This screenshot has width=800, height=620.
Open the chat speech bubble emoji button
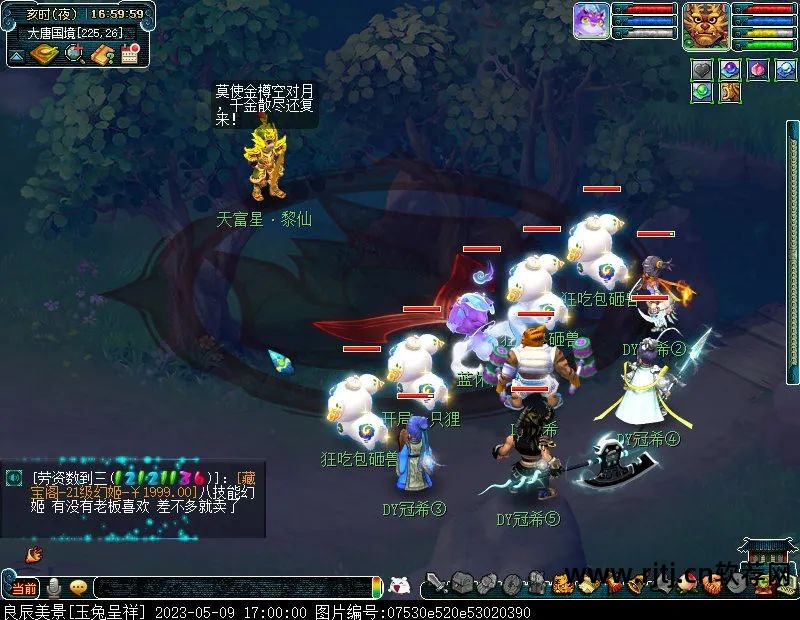(x=78, y=587)
